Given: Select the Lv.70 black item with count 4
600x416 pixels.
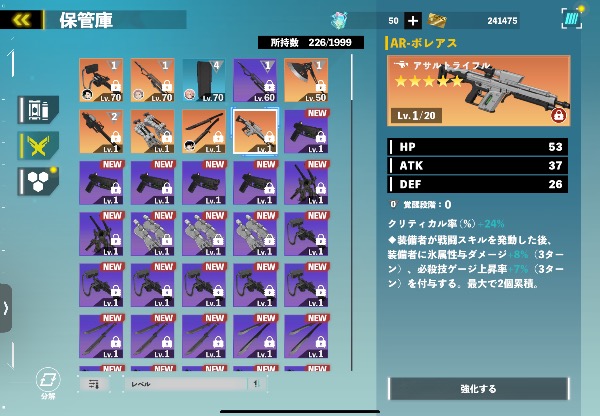Looking at the screenshot, I should pos(204,80).
